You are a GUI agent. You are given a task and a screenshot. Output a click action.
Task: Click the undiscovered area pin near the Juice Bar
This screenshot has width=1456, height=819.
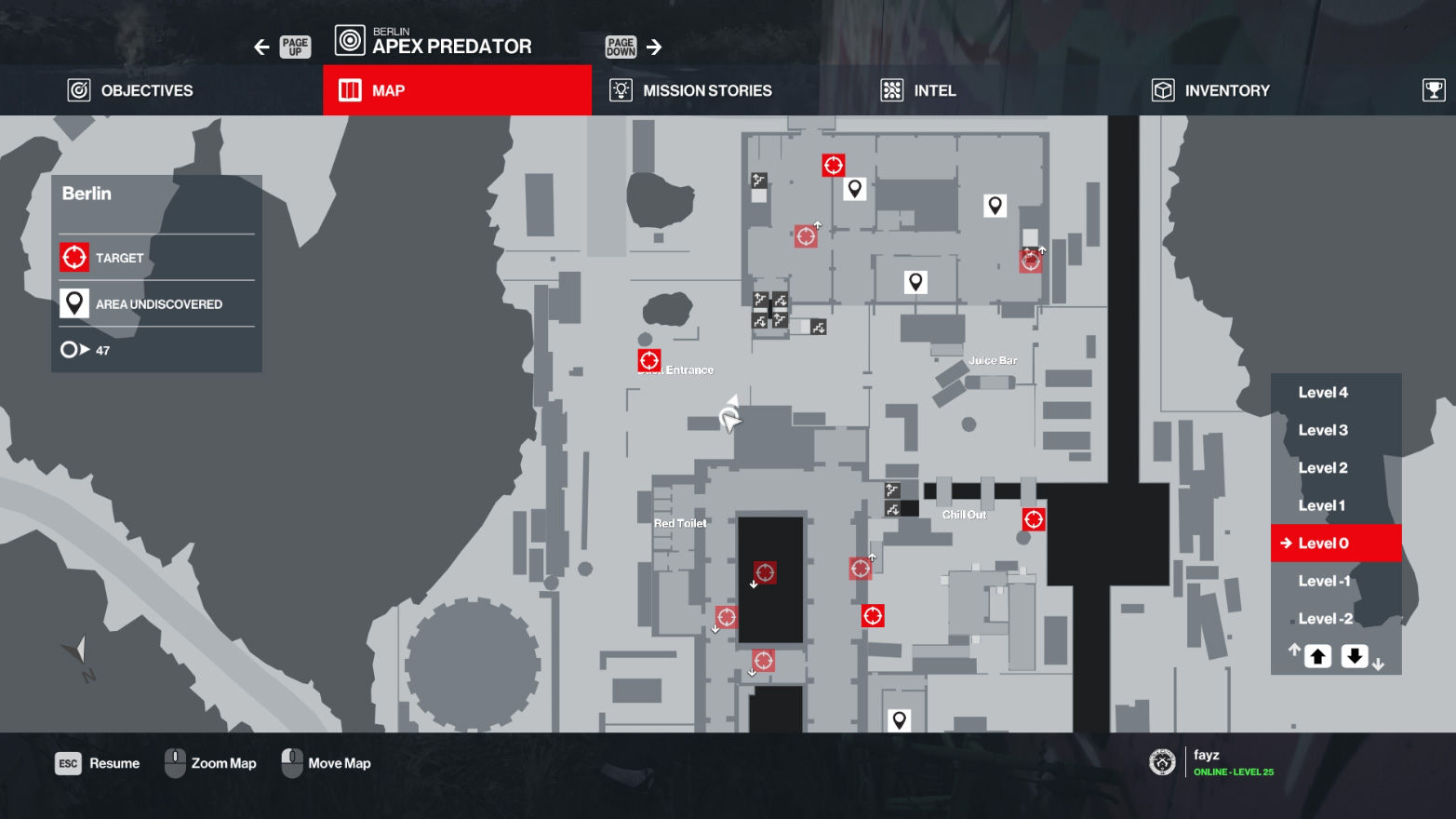click(916, 280)
